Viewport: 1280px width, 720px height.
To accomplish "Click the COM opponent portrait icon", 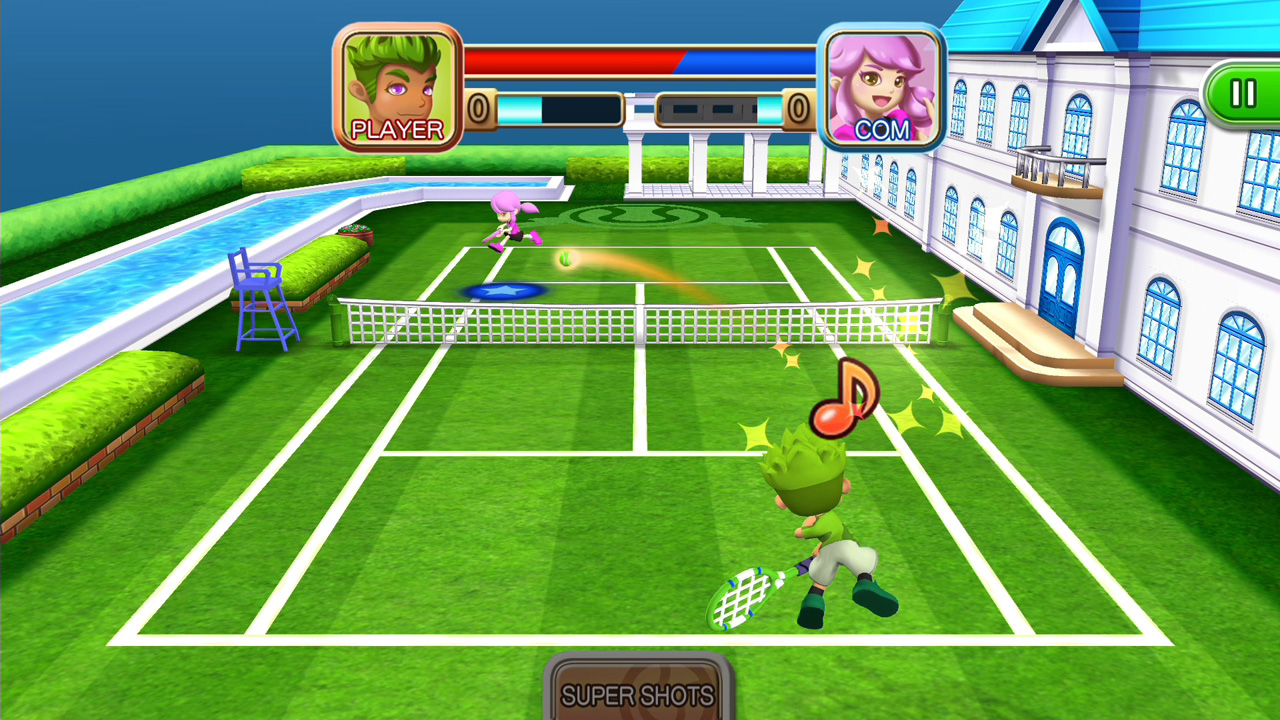I will coord(884,83).
